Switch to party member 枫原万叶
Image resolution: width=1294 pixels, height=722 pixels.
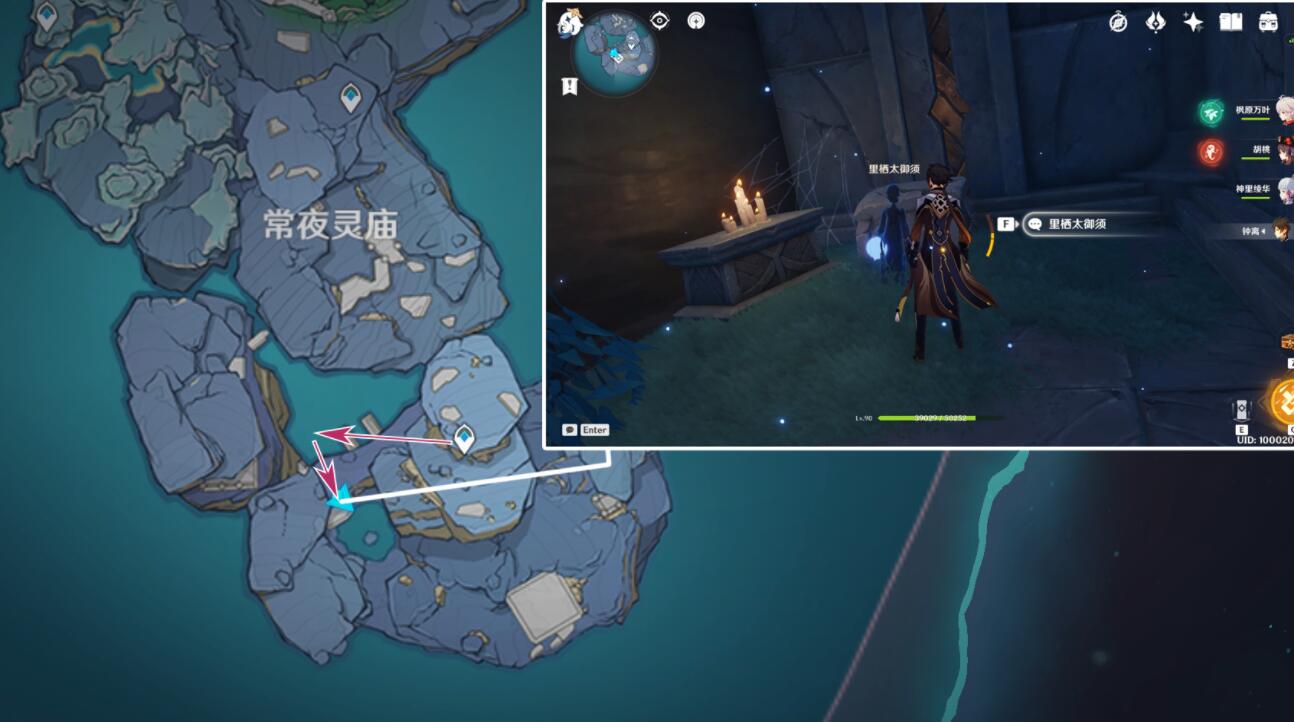1255,112
